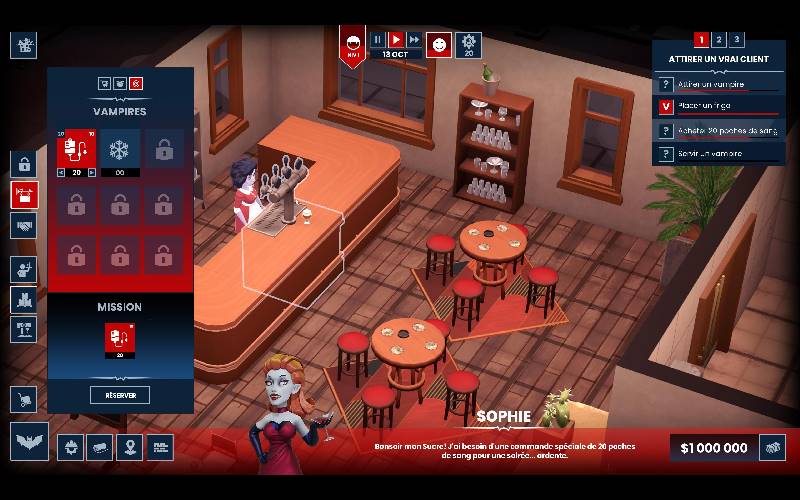Open the hard hat construction menu
Viewport: 800px width, 500px height.
pos(70,447)
